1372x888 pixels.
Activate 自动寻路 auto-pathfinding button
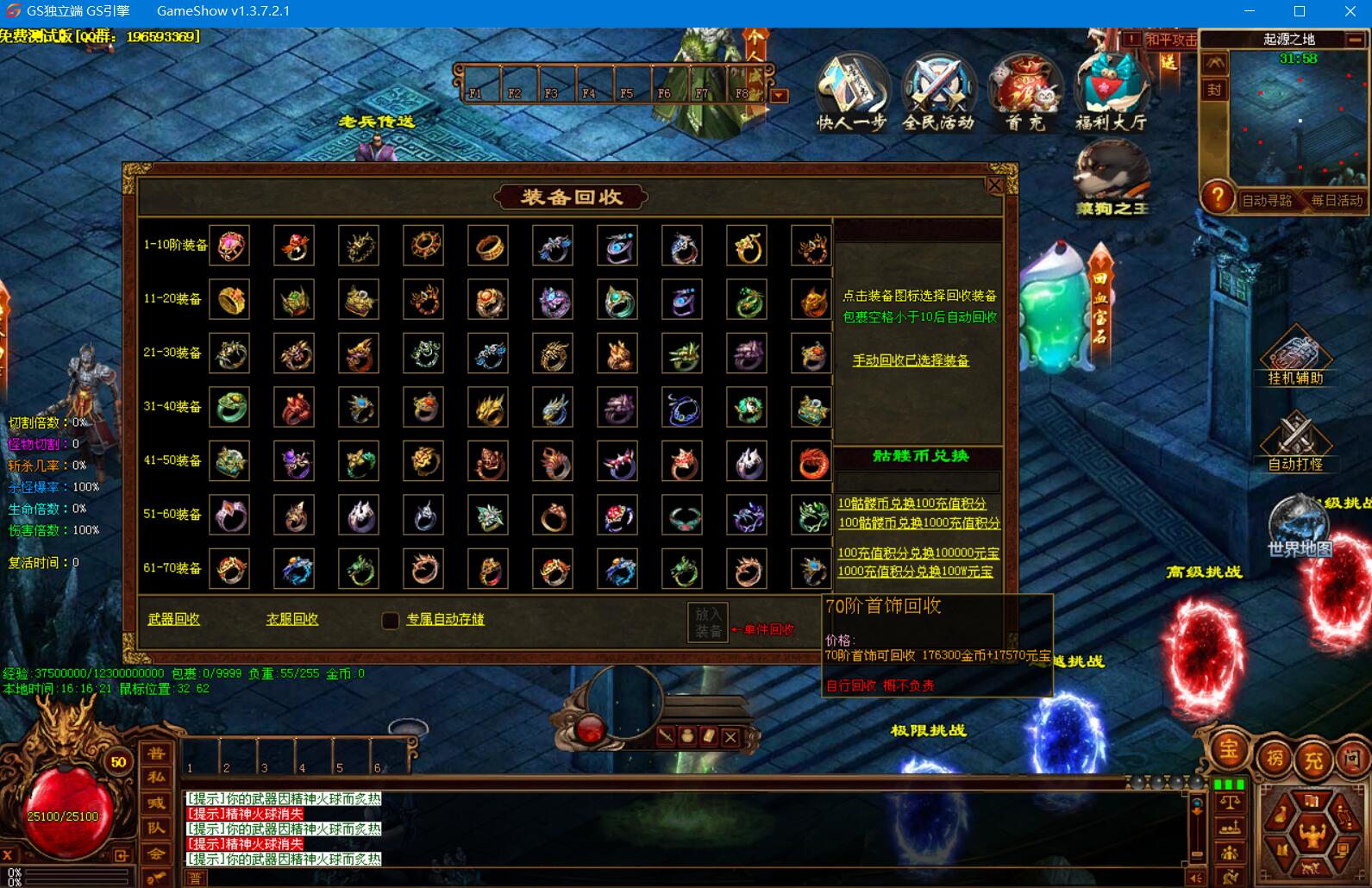[x=1266, y=201]
